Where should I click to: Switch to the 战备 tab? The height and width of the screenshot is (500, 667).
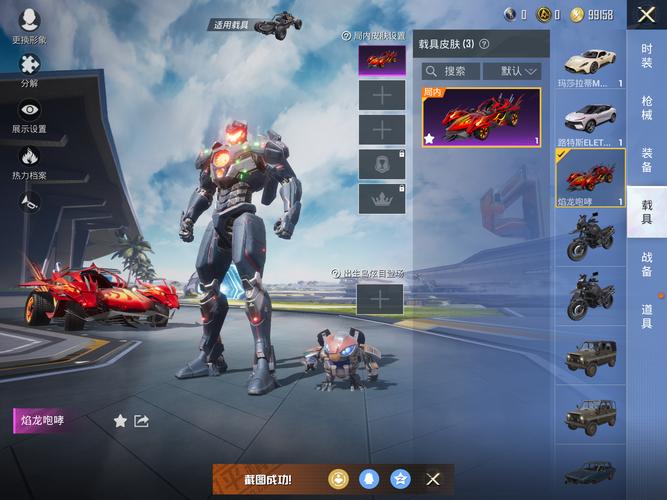646,264
